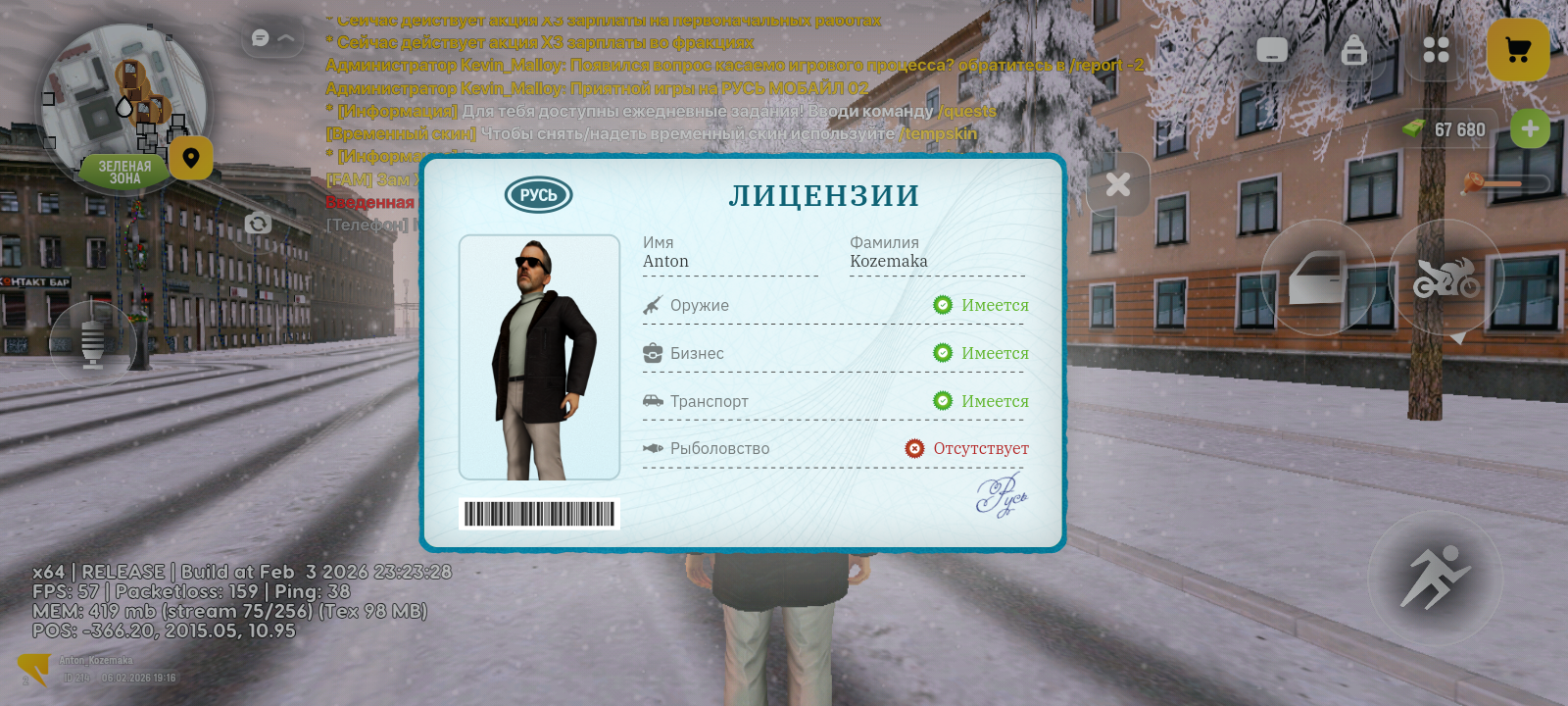This screenshot has height=706, width=1568.
Task: Close the ЛИЦЕНЗИИ license card
Action: click(x=1118, y=184)
